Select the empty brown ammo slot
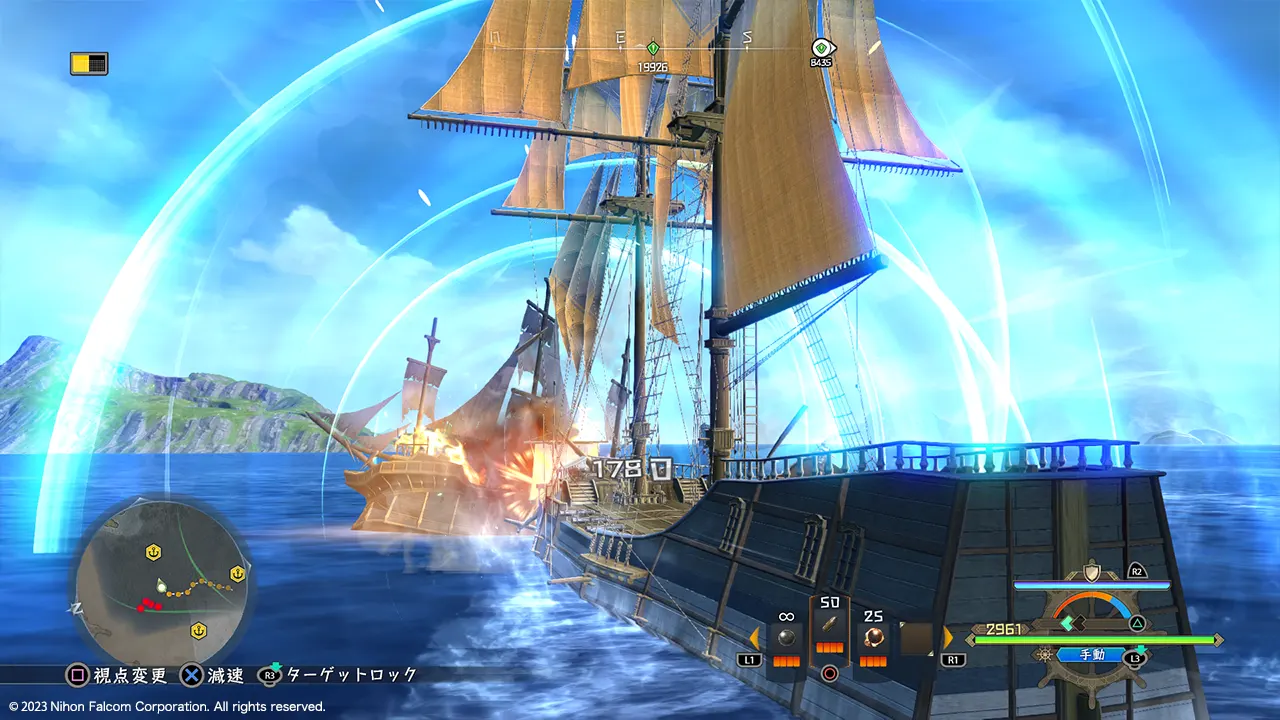Image resolution: width=1280 pixels, height=720 pixels. pos(916,639)
